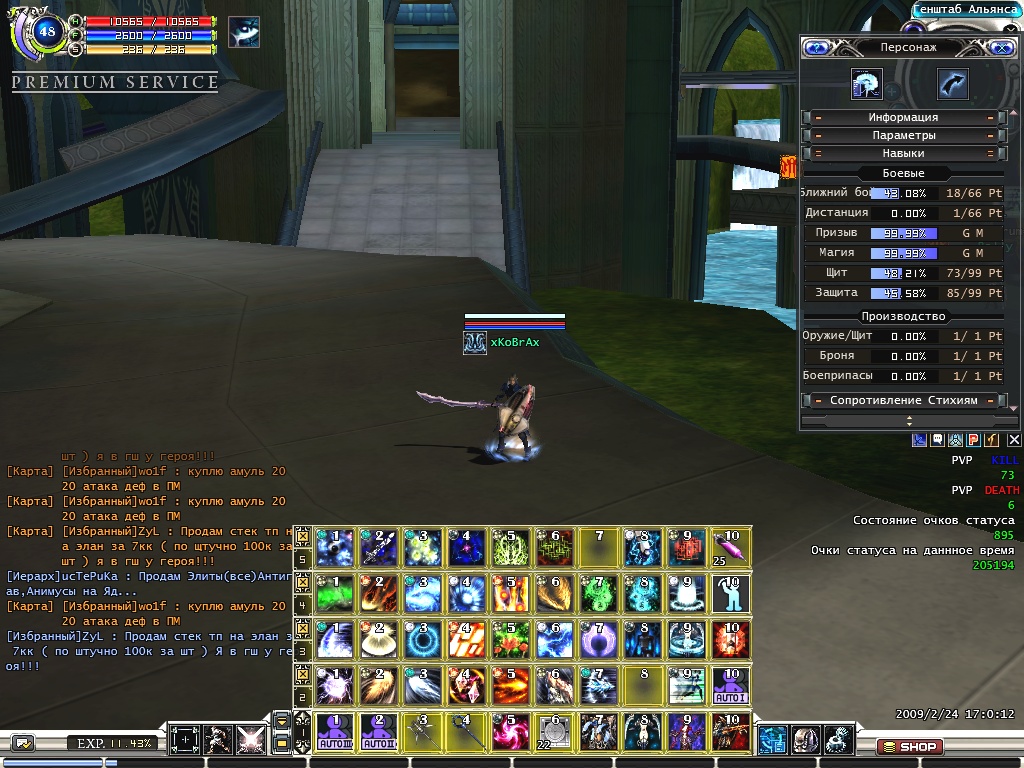
Task: Click the character portrait icon beside health bars
Action: click(x=244, y=33)
